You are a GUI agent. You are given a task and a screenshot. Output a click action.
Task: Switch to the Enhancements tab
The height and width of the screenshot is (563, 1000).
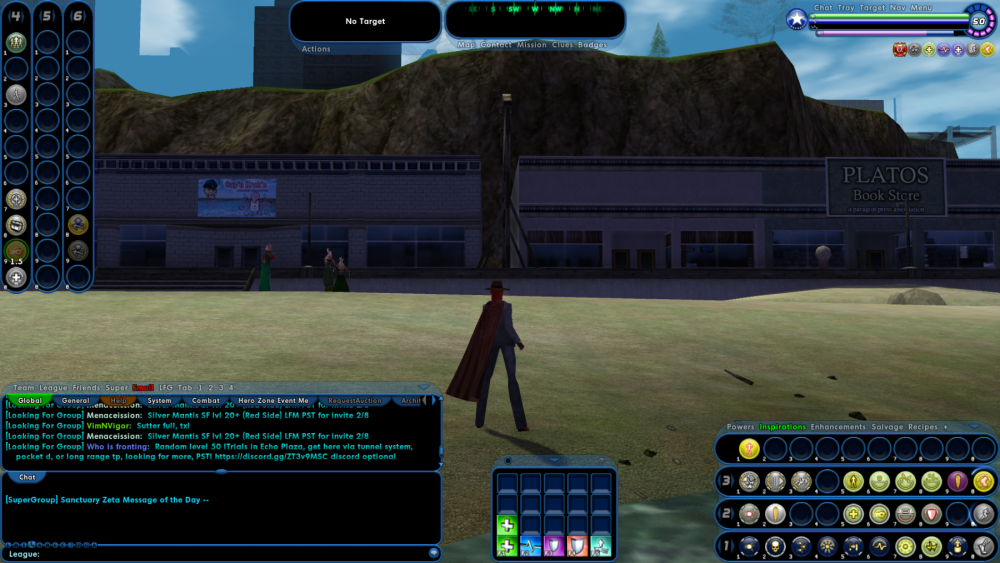pyautogui.click(x=838, y=427)
